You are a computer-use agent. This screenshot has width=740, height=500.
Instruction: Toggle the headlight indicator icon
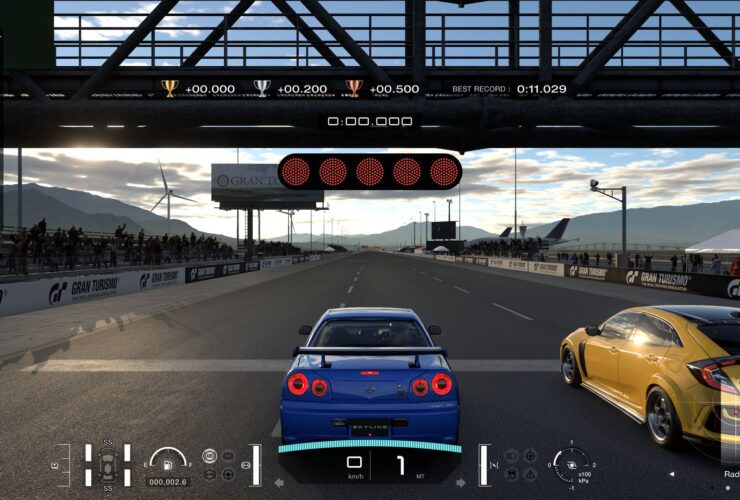point(510,456)
